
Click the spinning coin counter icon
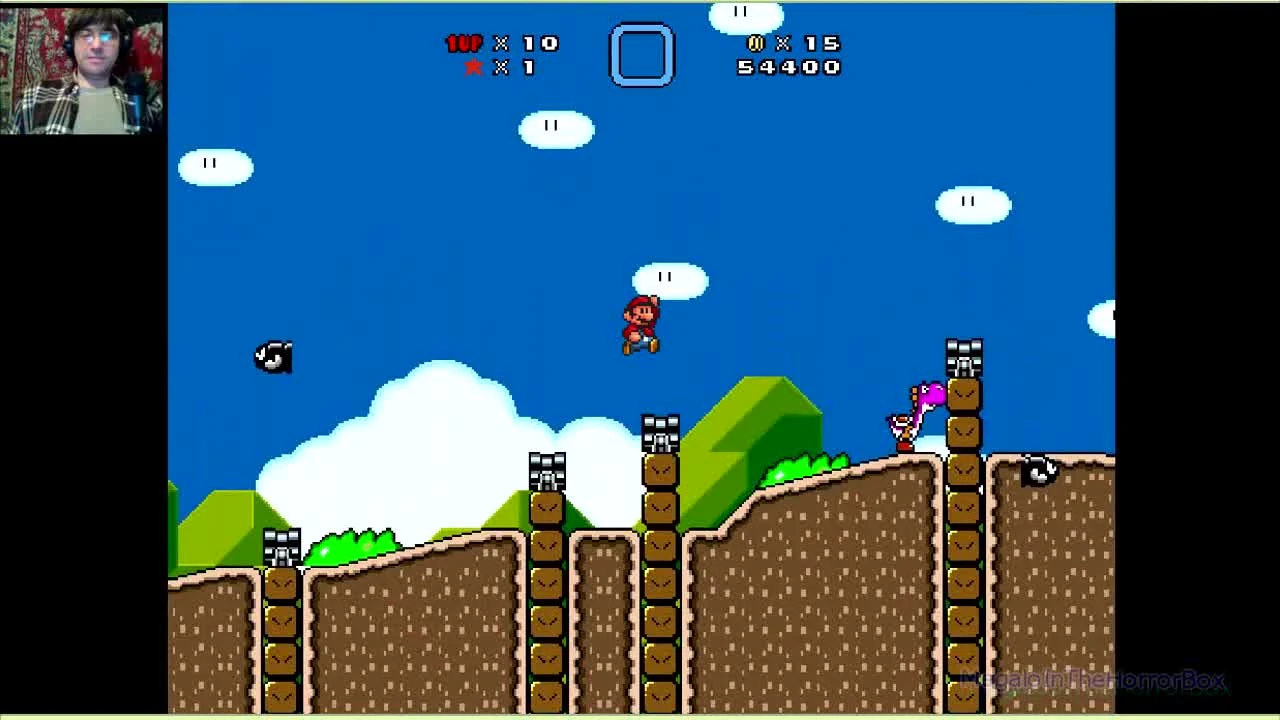click(755, 44)
